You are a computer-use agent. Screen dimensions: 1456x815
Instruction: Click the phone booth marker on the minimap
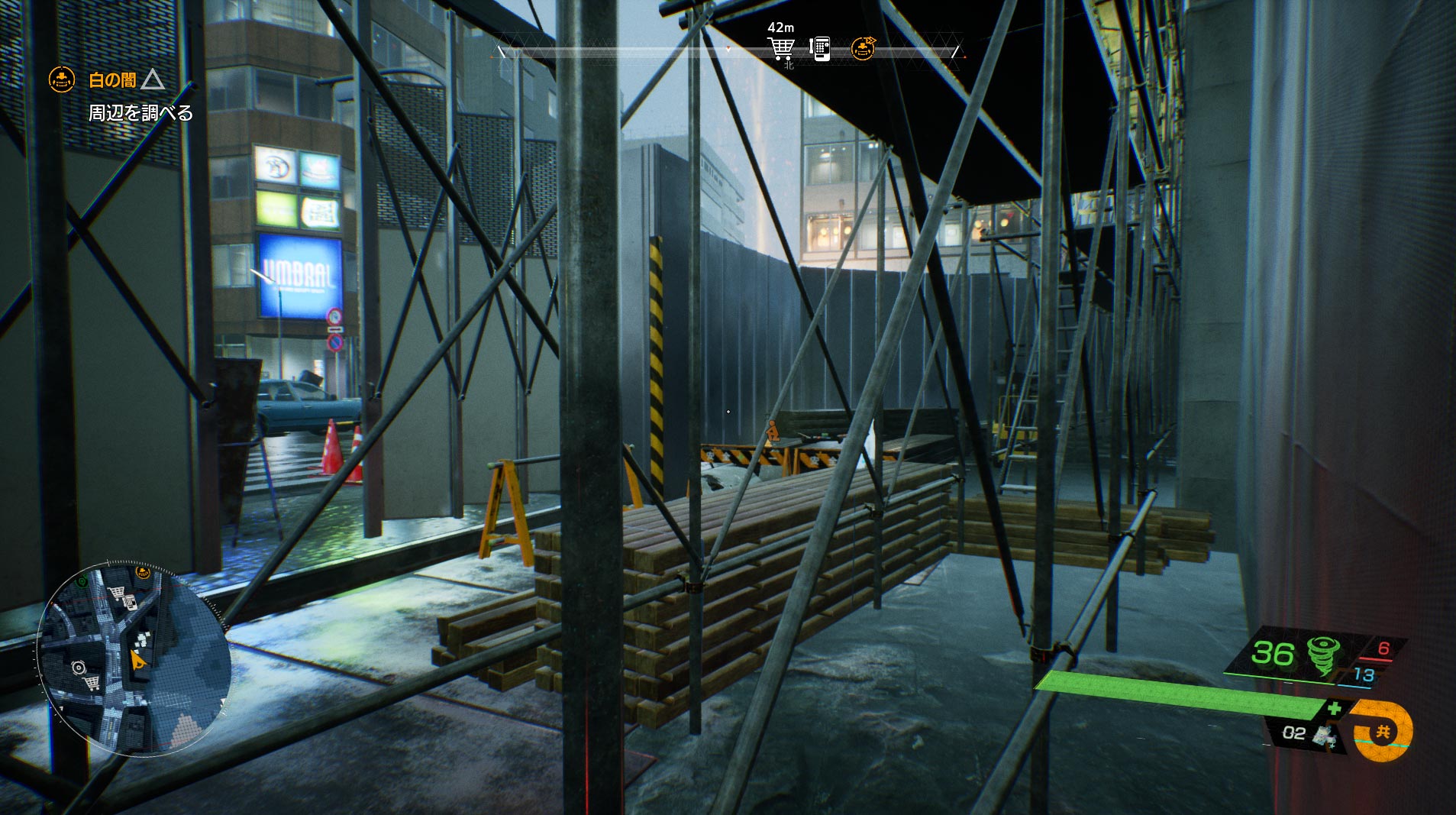point(129,603)
